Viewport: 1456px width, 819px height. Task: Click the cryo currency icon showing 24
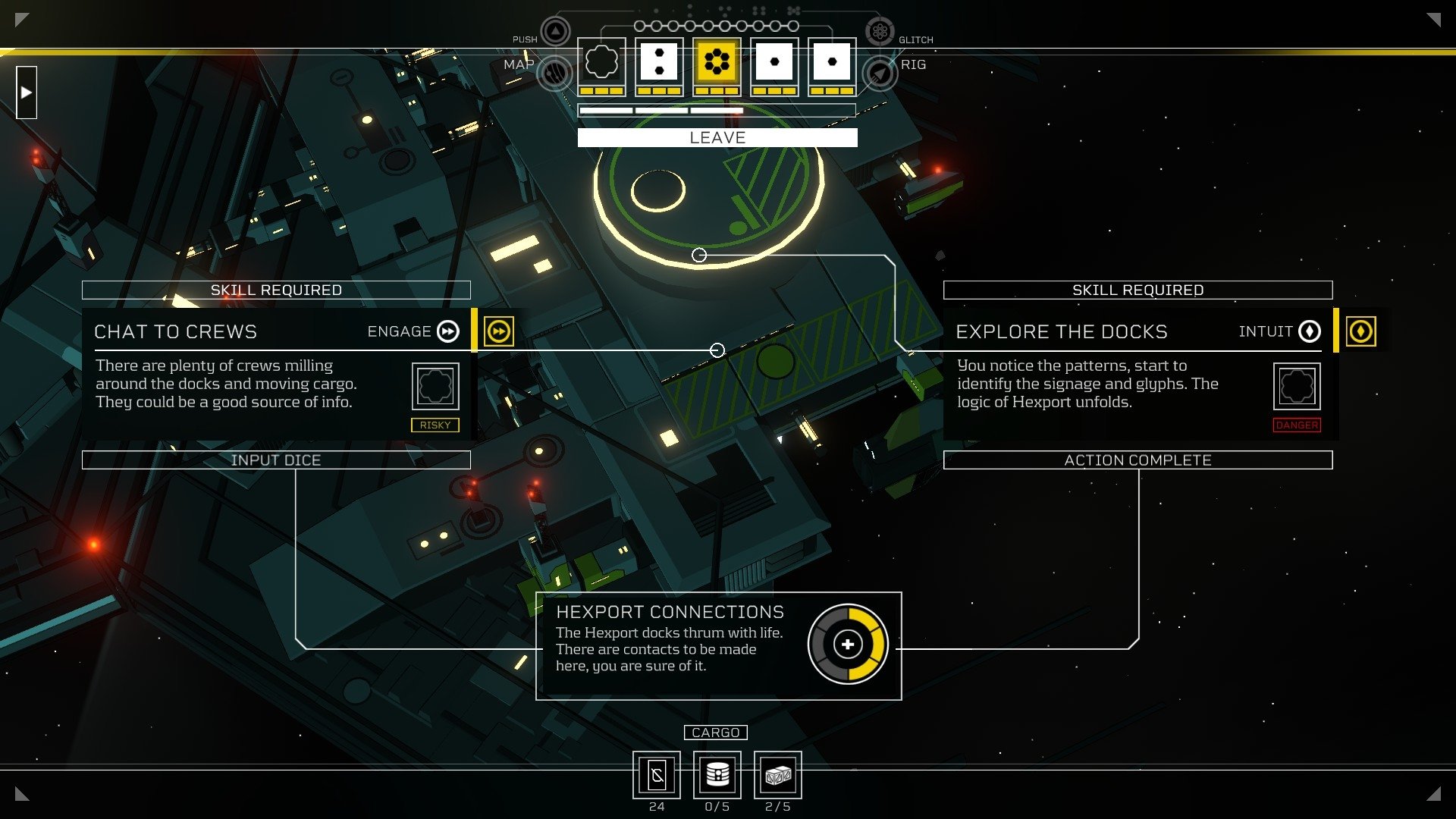657,775
